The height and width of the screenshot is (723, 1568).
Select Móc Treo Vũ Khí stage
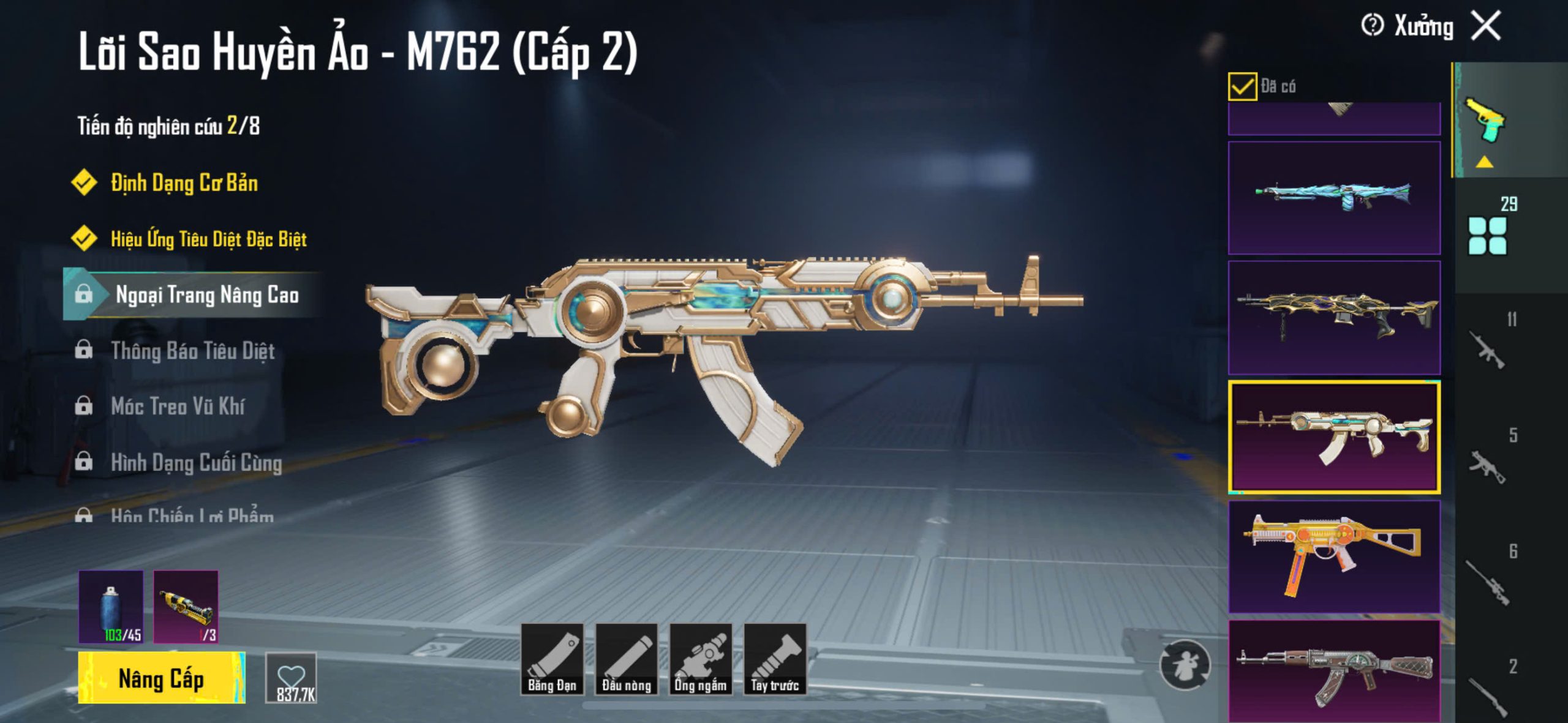pyautogui.click(x=178, y=406)
